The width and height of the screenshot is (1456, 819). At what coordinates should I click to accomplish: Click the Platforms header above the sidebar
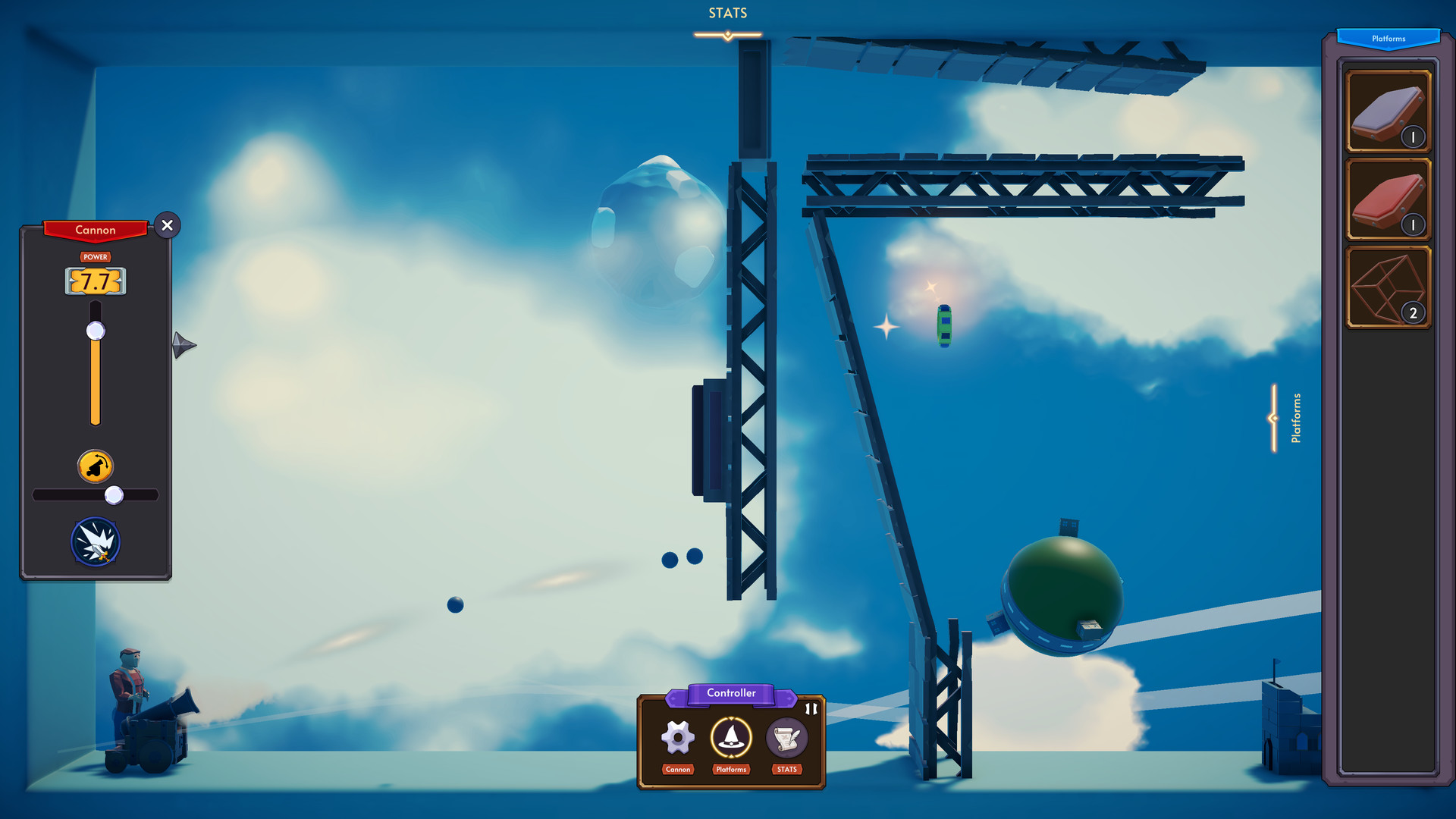[x=1389, y=38]
